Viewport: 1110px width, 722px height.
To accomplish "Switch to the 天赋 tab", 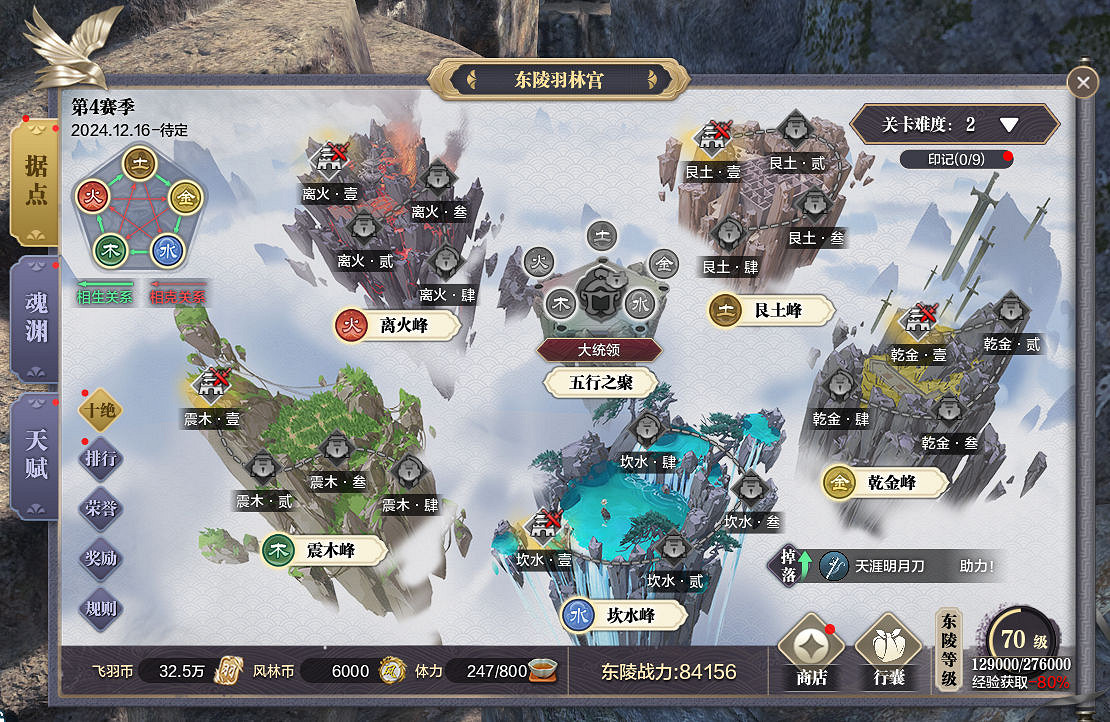I will coord(36,455).
